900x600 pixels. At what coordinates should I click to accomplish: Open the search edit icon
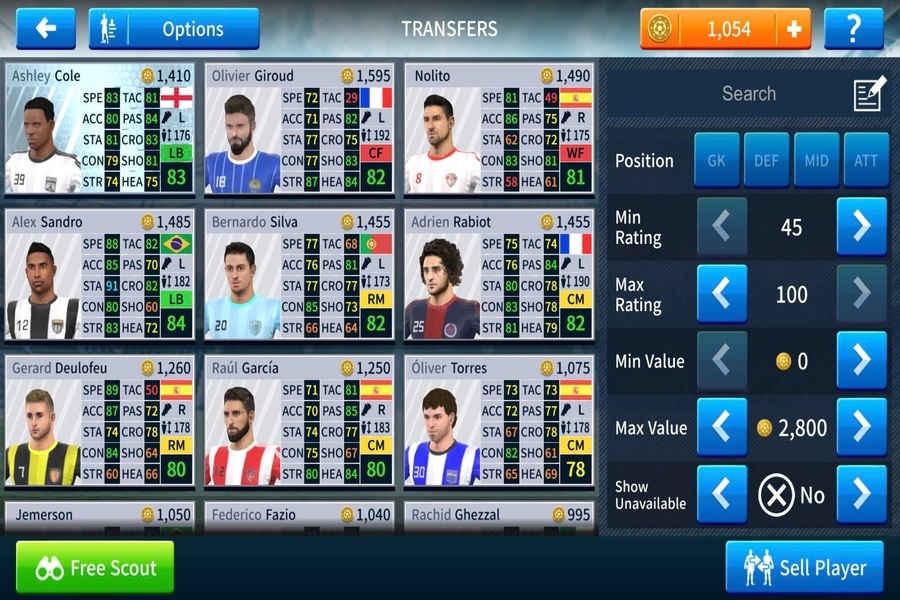[x=869, y=94]
